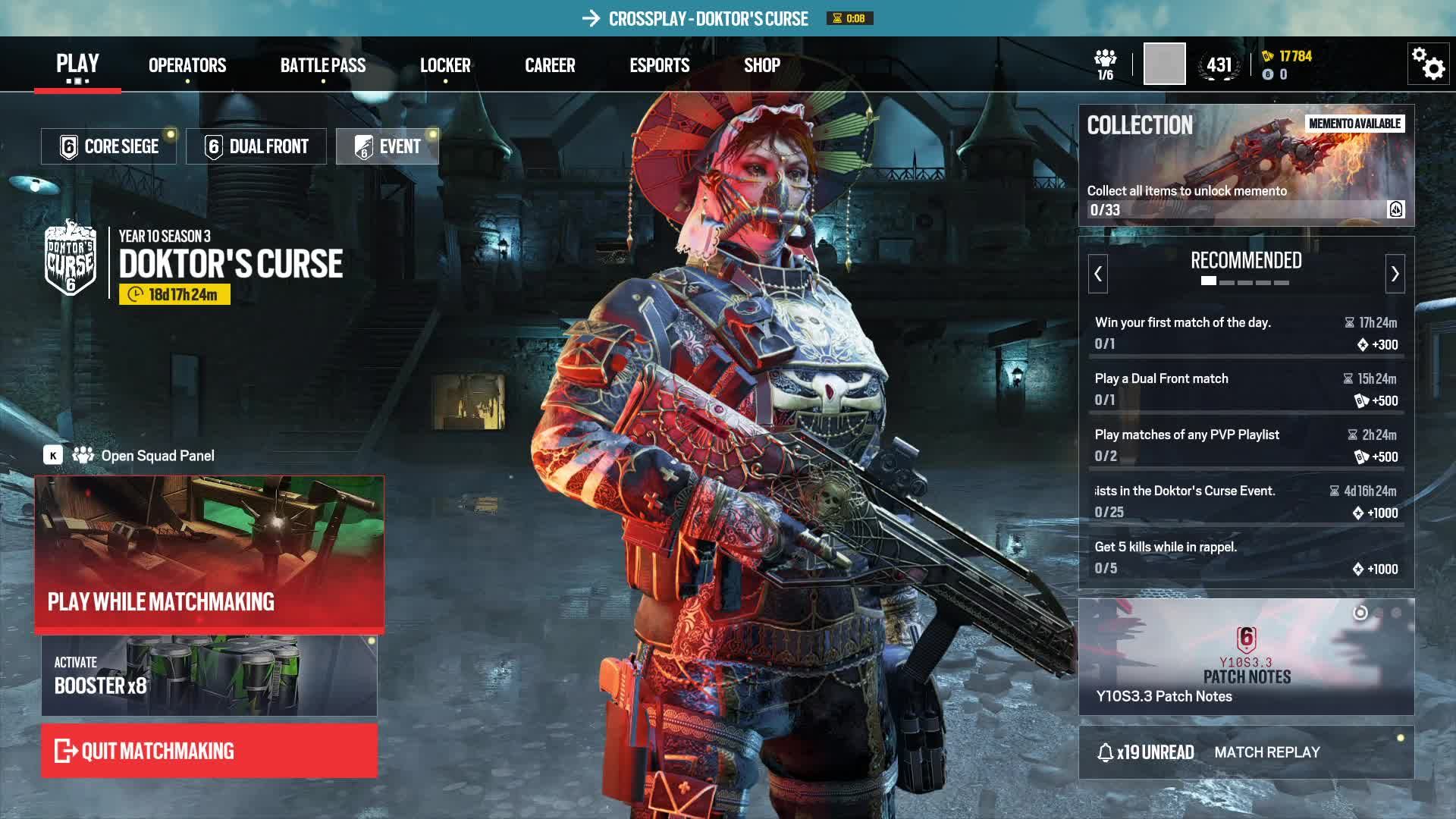Open the squad members icon
The image size is (1456, 819).
pyautogui.click(x=1106, y=64)
